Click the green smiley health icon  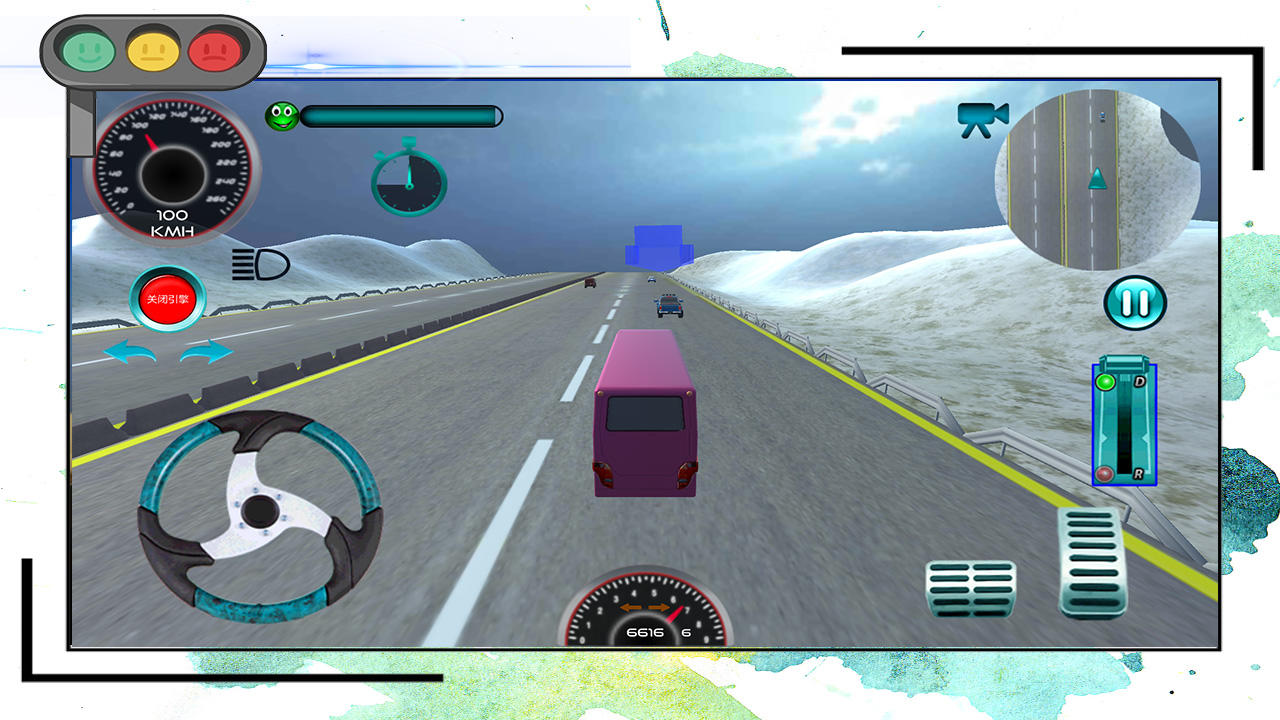pos(281,115)
